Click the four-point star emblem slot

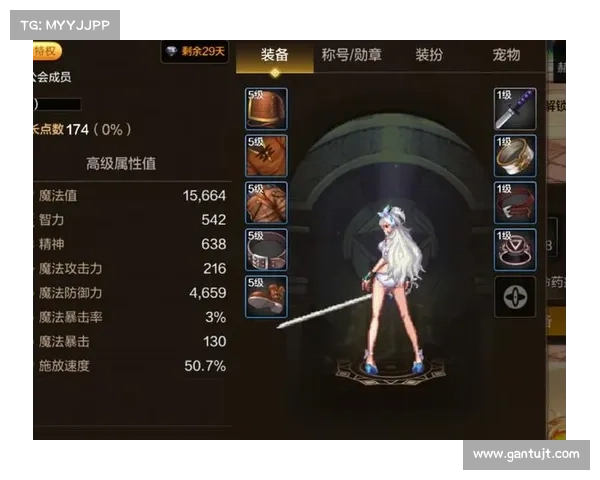[x=515, y=297]
